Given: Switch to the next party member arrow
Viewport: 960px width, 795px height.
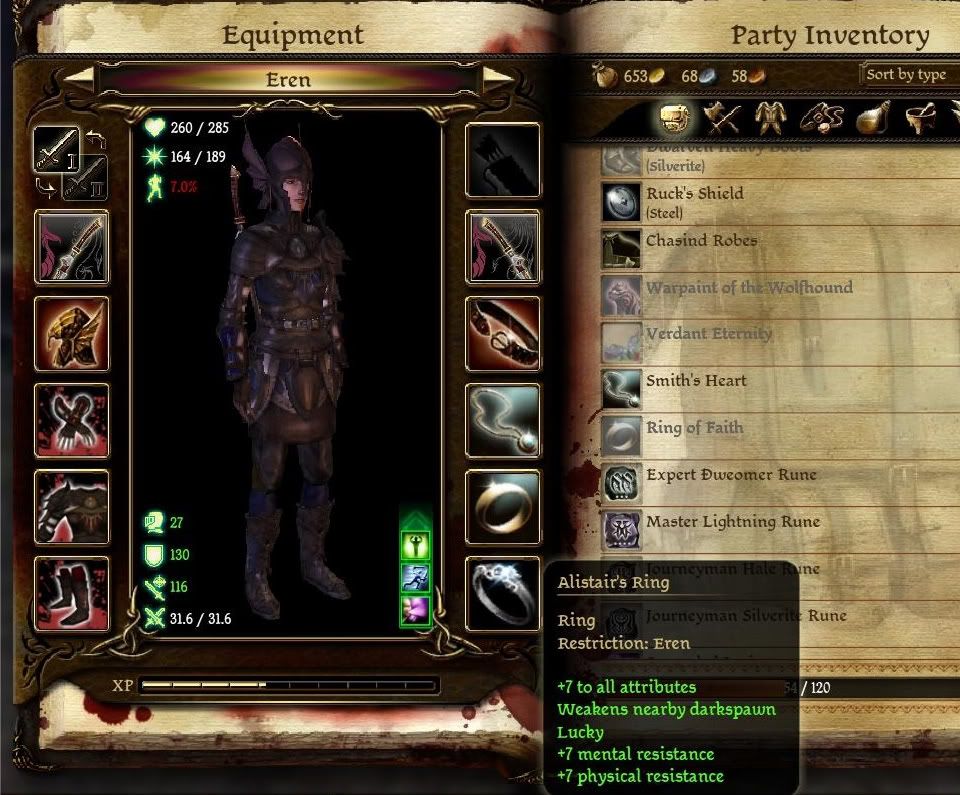Looking at the screenshot, I should click(x=497, y=80).
